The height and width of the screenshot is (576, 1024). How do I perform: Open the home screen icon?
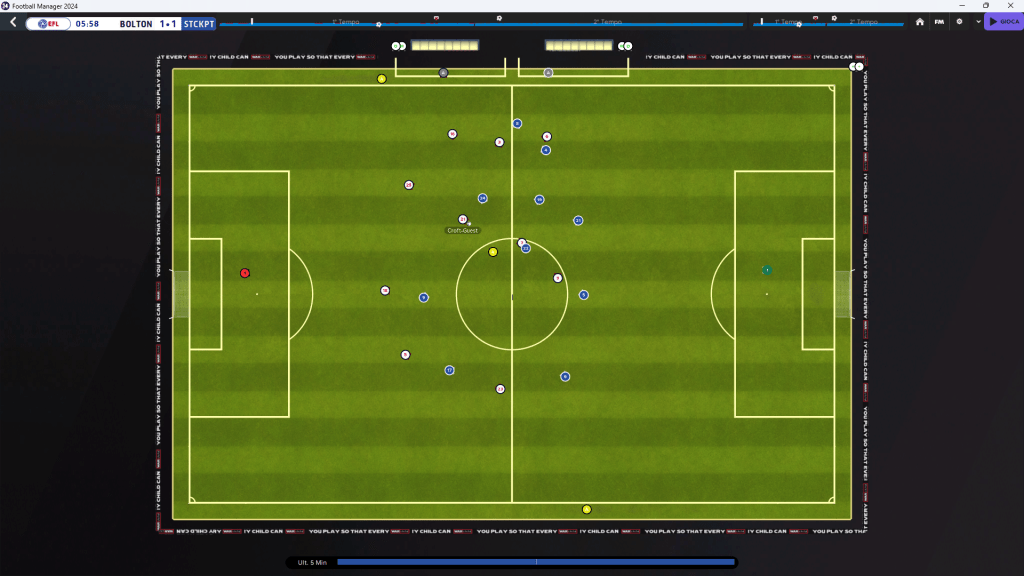click(x=920, y=22)
